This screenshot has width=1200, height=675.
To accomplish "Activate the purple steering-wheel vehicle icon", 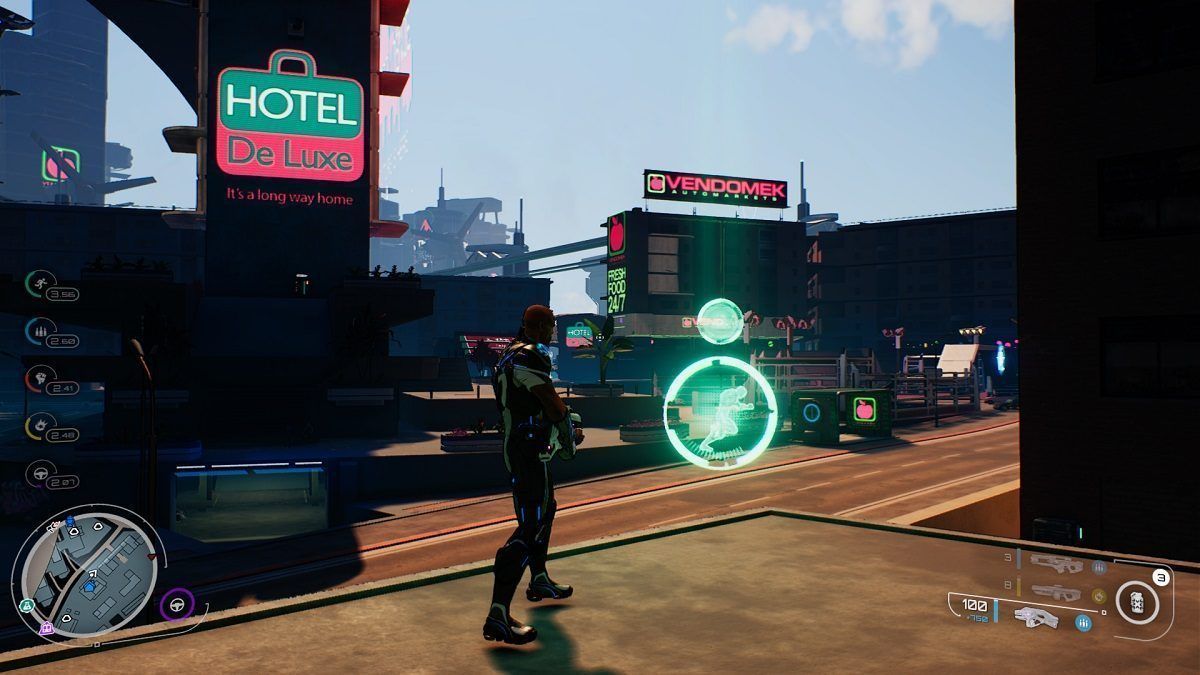I will 177,604.
